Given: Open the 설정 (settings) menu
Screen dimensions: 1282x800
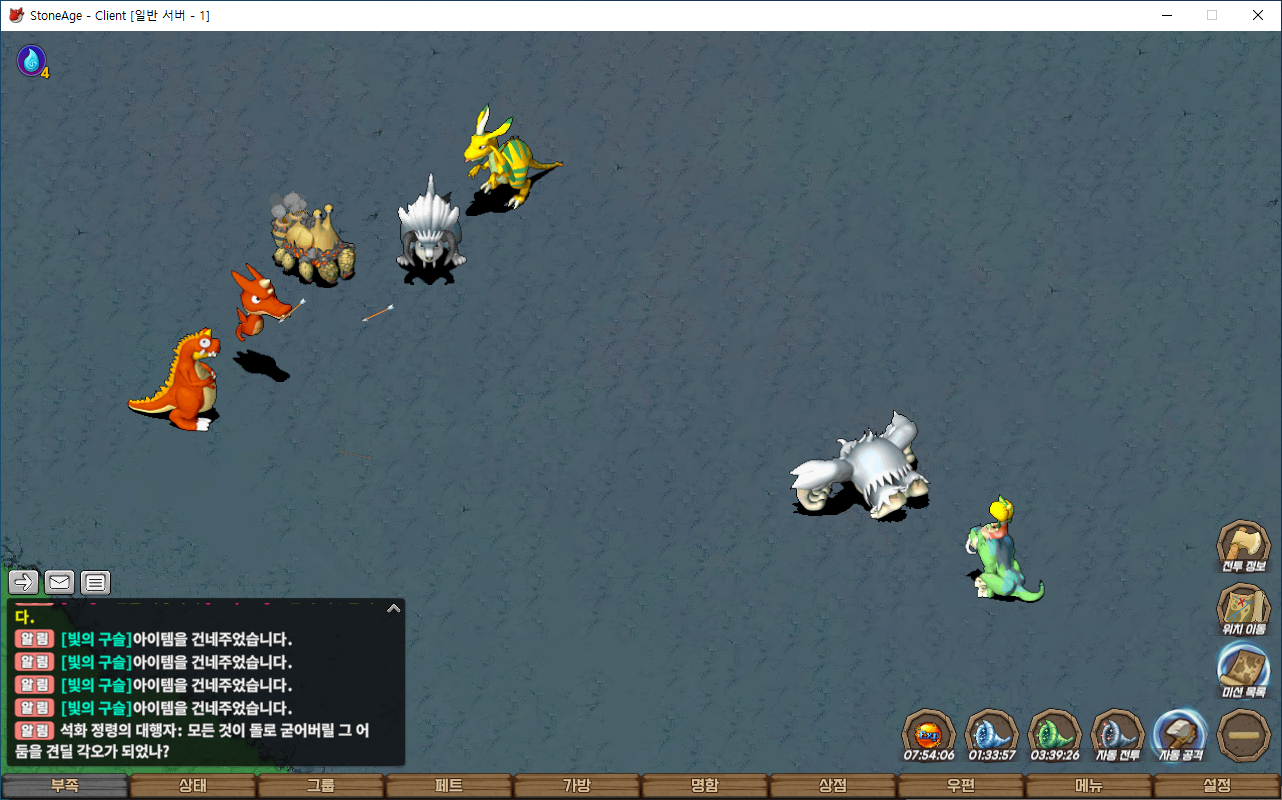Looking at the screenshot, I should [1217, 786].
